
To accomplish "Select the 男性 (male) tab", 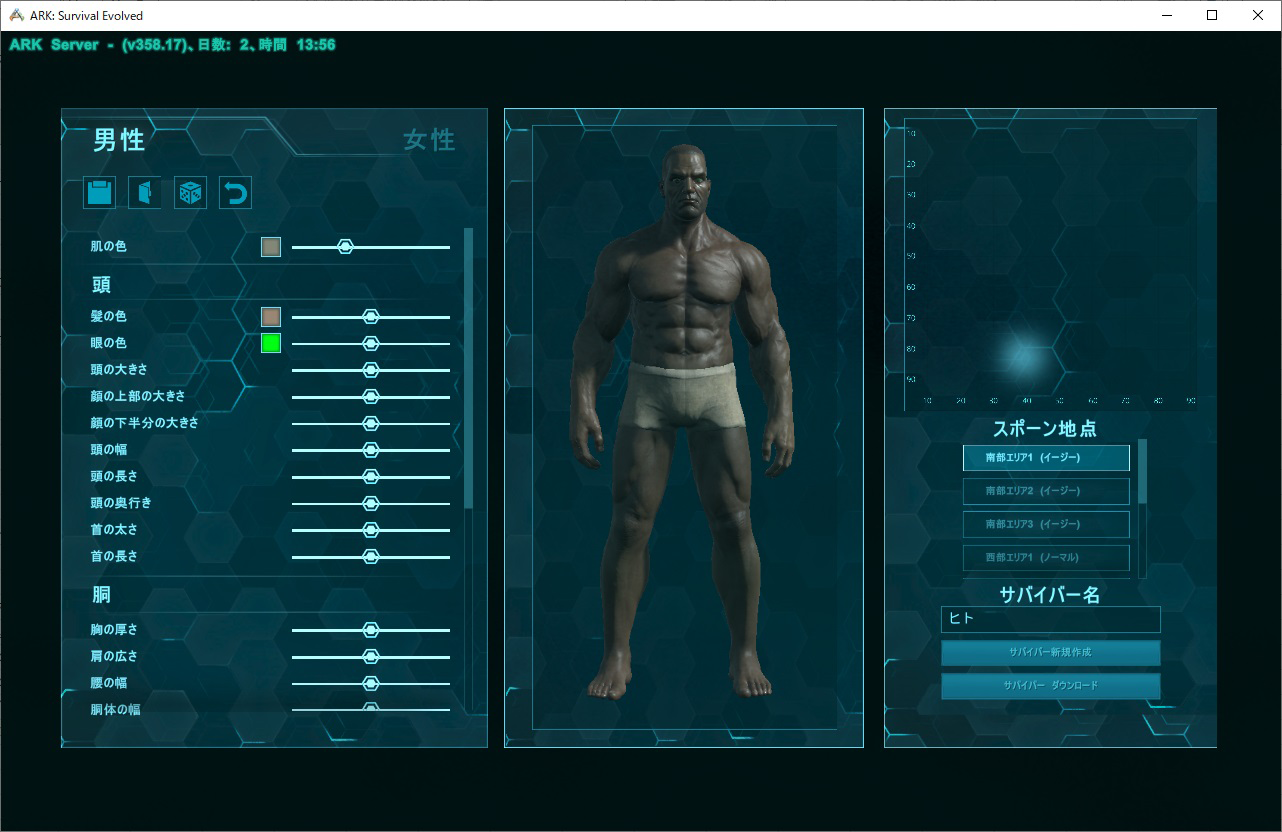I will (119, 141).
